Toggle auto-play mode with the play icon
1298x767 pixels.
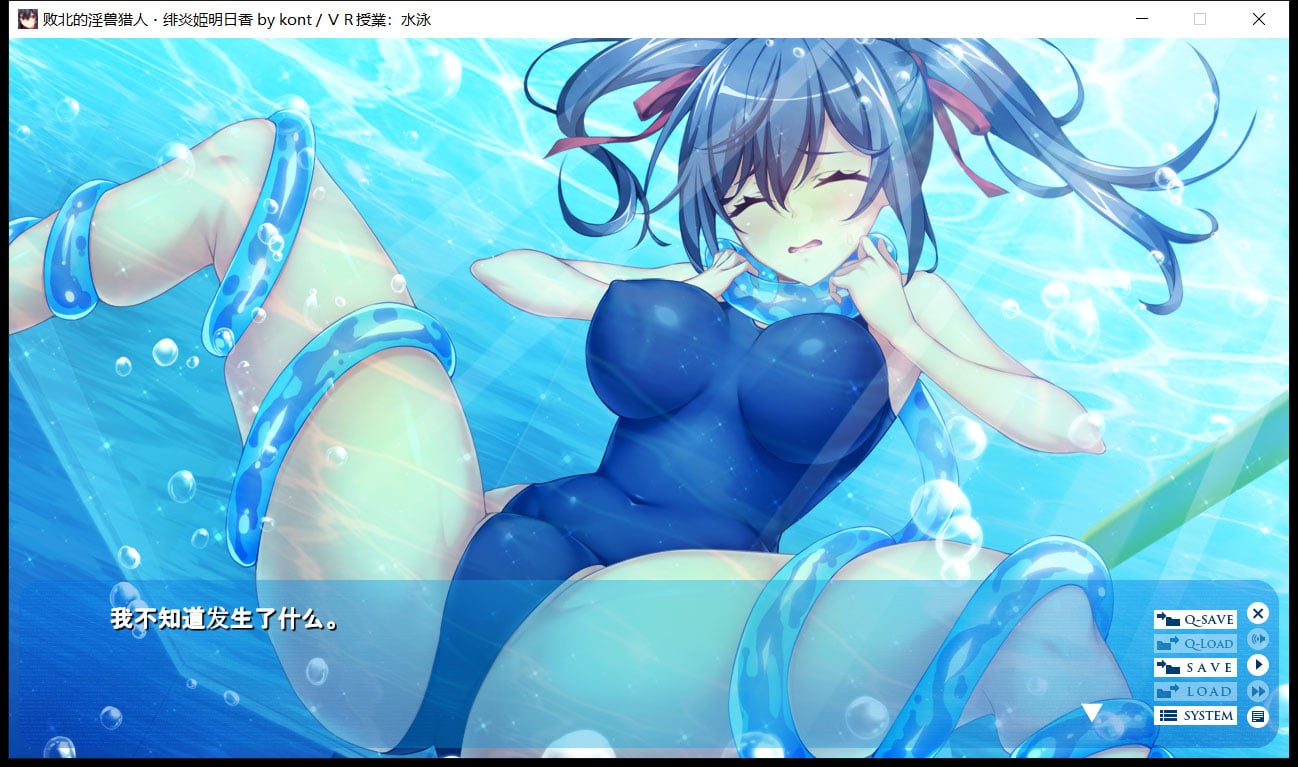[1258, 664]
